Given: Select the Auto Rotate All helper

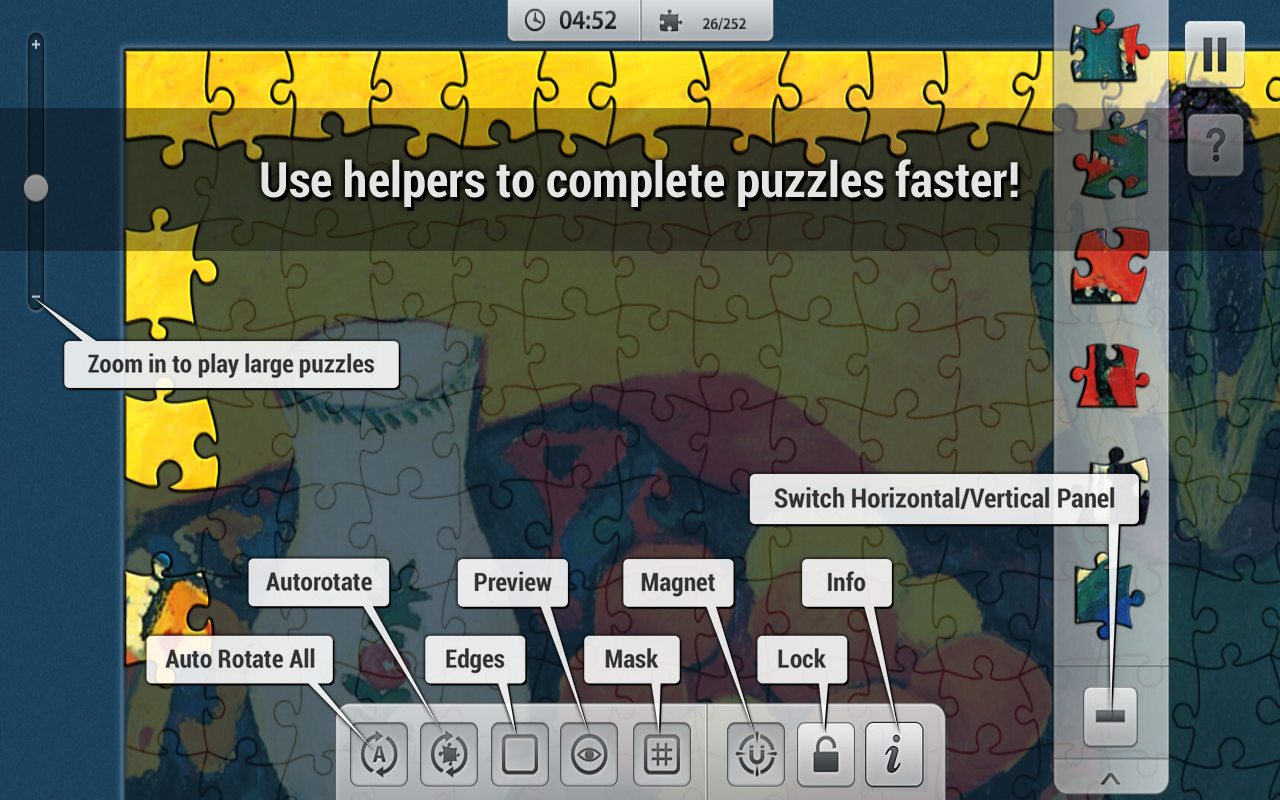Looking at the screenshot, I should click(378, 755).
